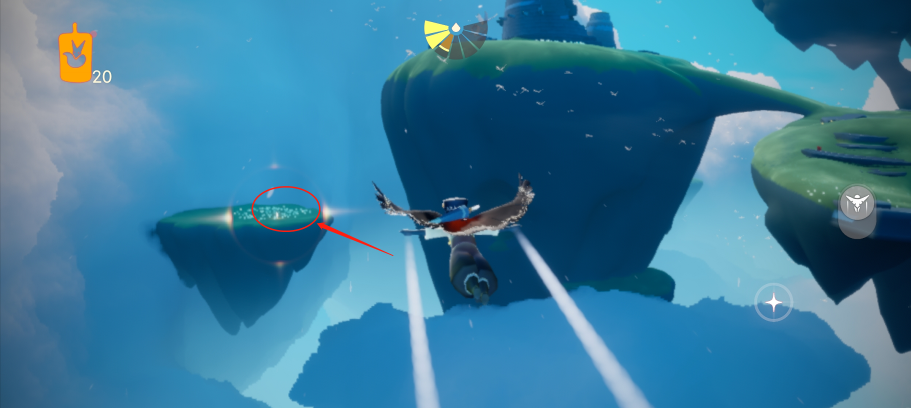Activate the four-point star call button
The height and width of the screenshot is (408, 911).
tap(773, 301)
